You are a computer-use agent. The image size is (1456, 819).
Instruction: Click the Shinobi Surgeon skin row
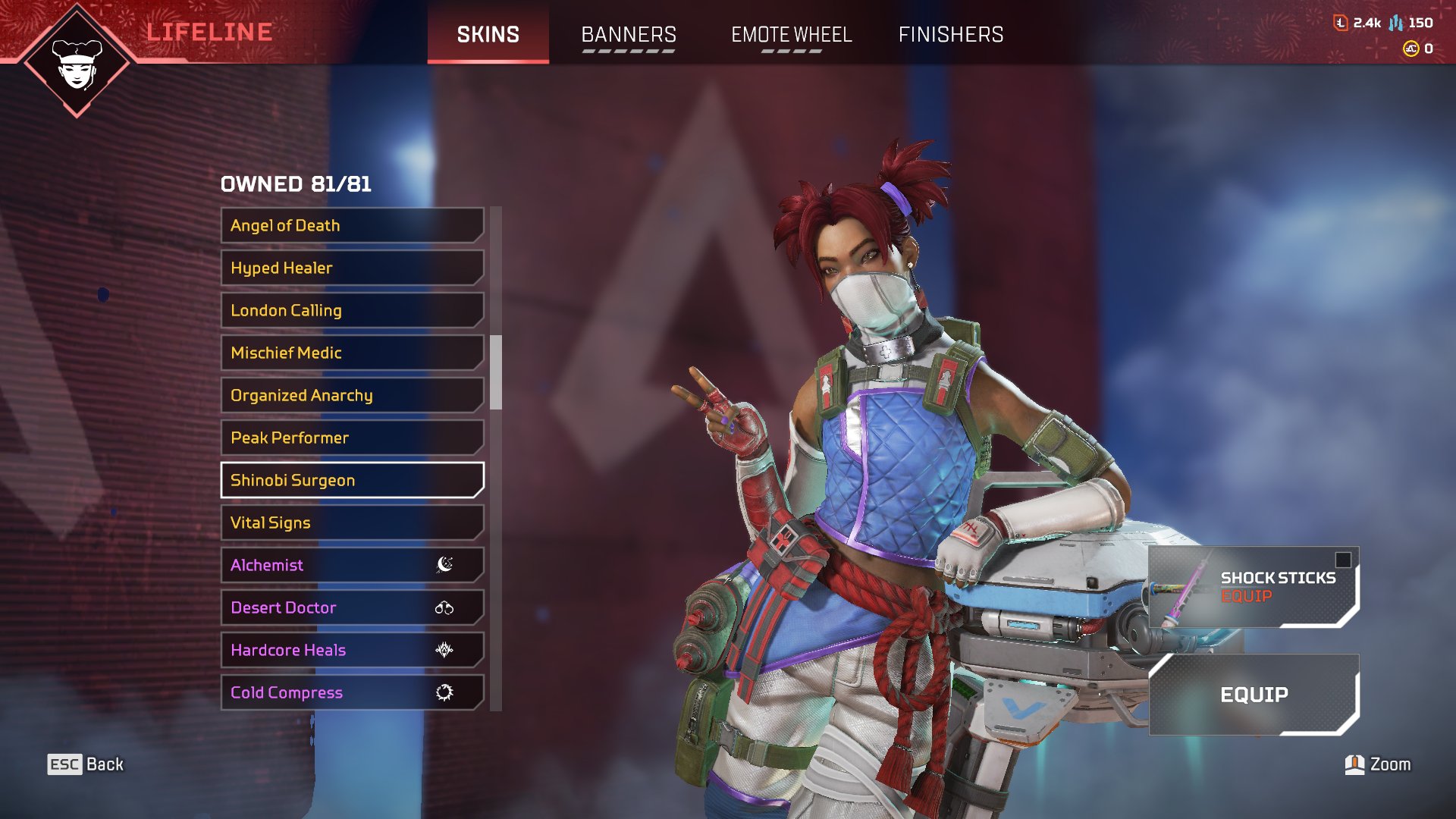click(x=352, y=480)
